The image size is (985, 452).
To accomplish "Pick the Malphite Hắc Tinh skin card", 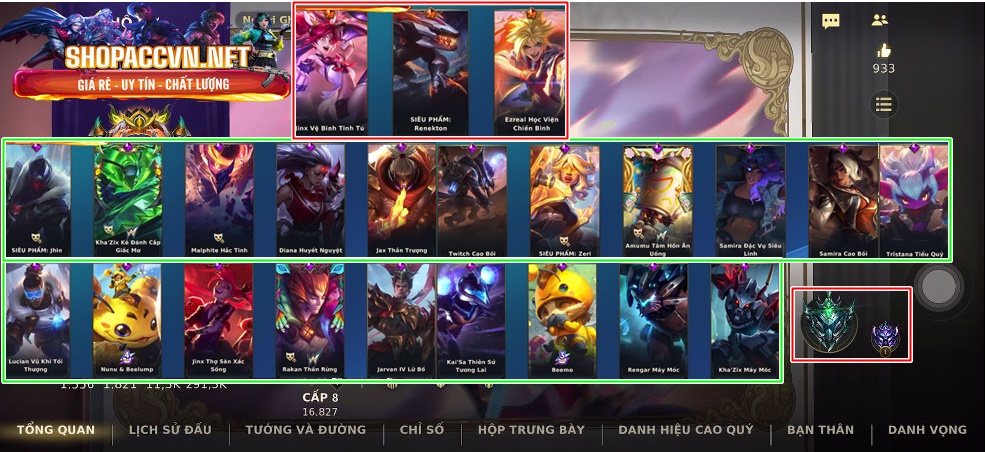I will 219,200.
